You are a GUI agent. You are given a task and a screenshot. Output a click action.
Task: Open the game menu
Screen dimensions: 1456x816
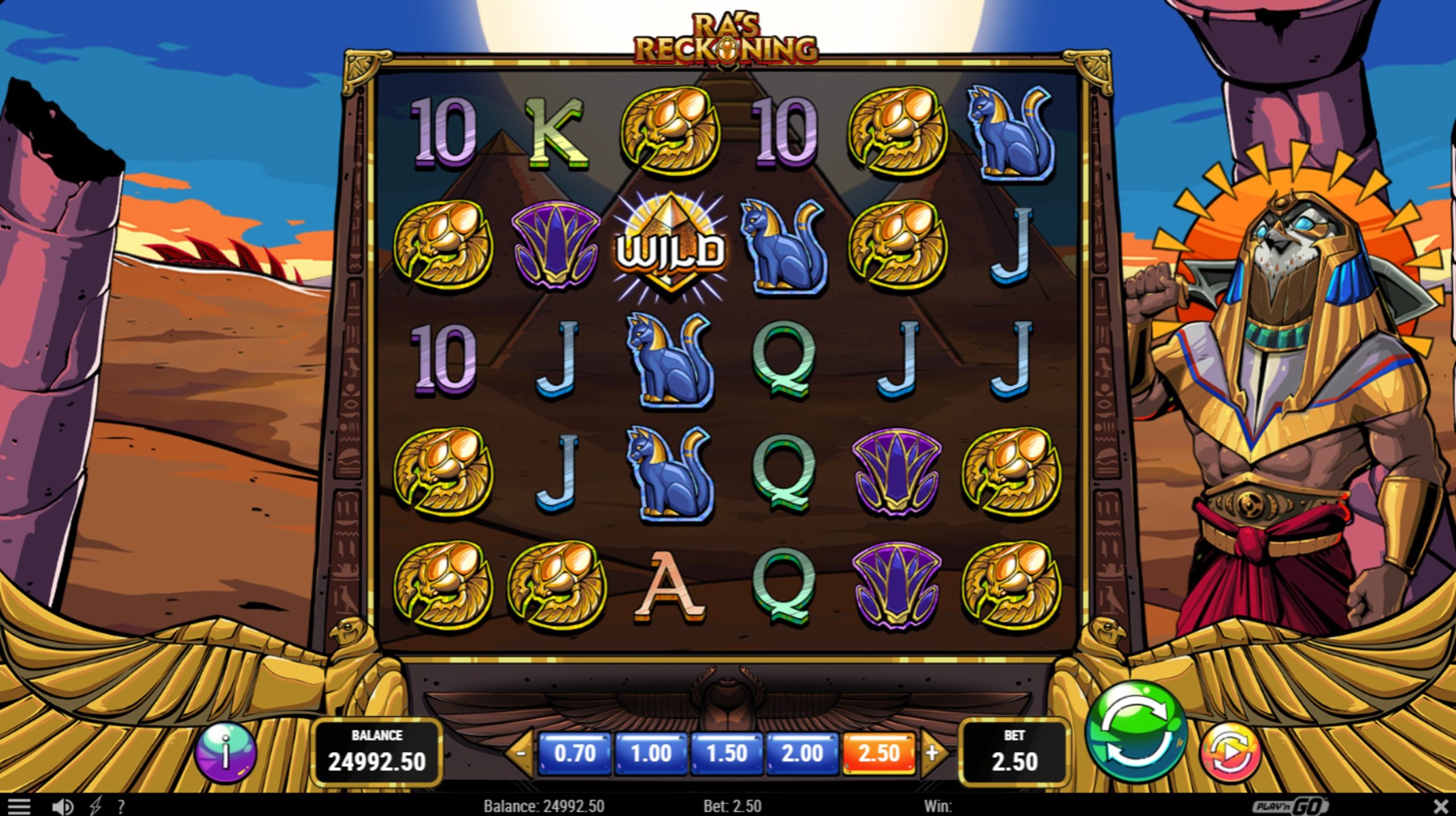click(x=20, y=805)
